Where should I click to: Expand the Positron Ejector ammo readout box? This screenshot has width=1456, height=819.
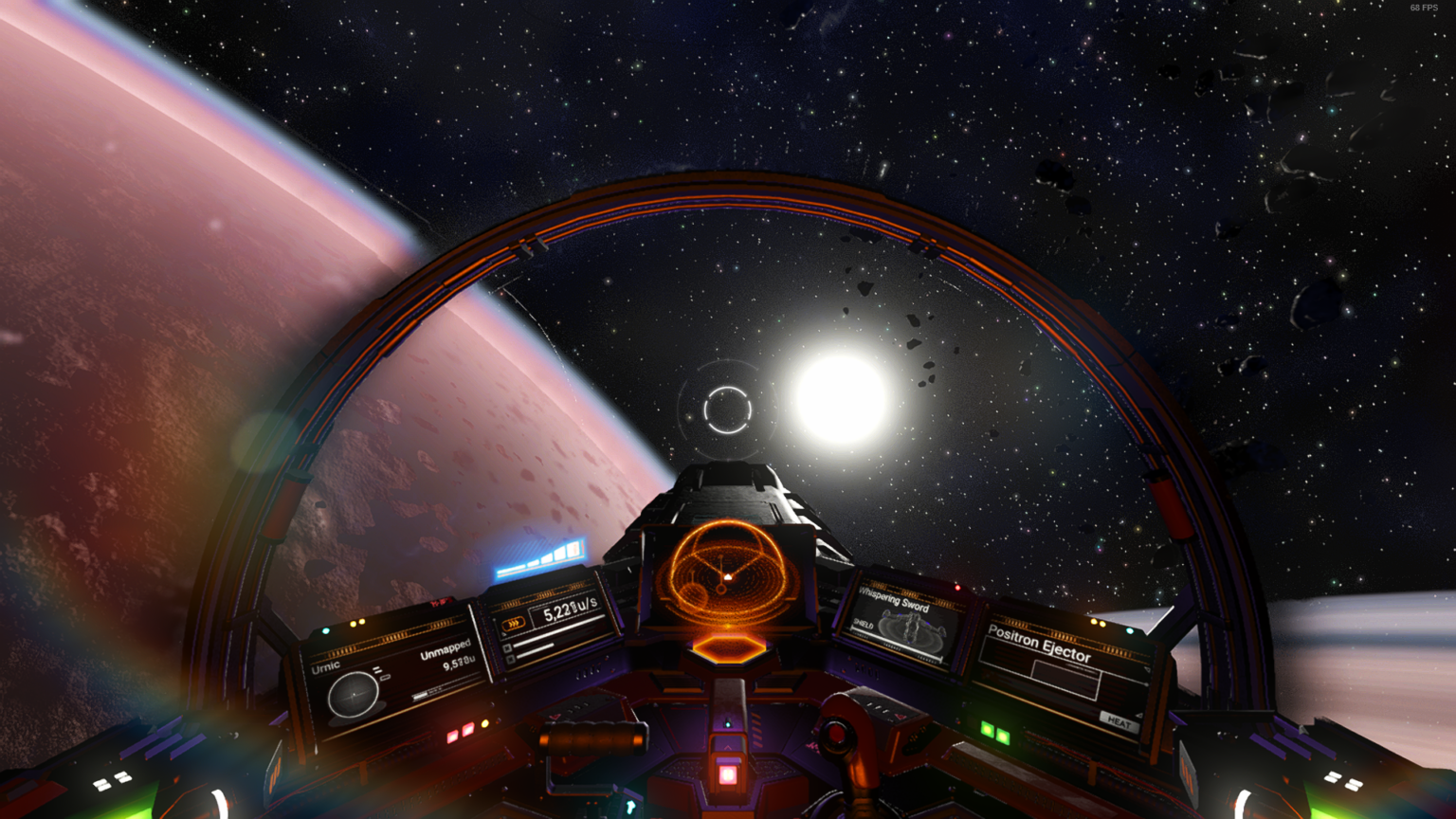pyautogui.click(x=1066, y=680)
